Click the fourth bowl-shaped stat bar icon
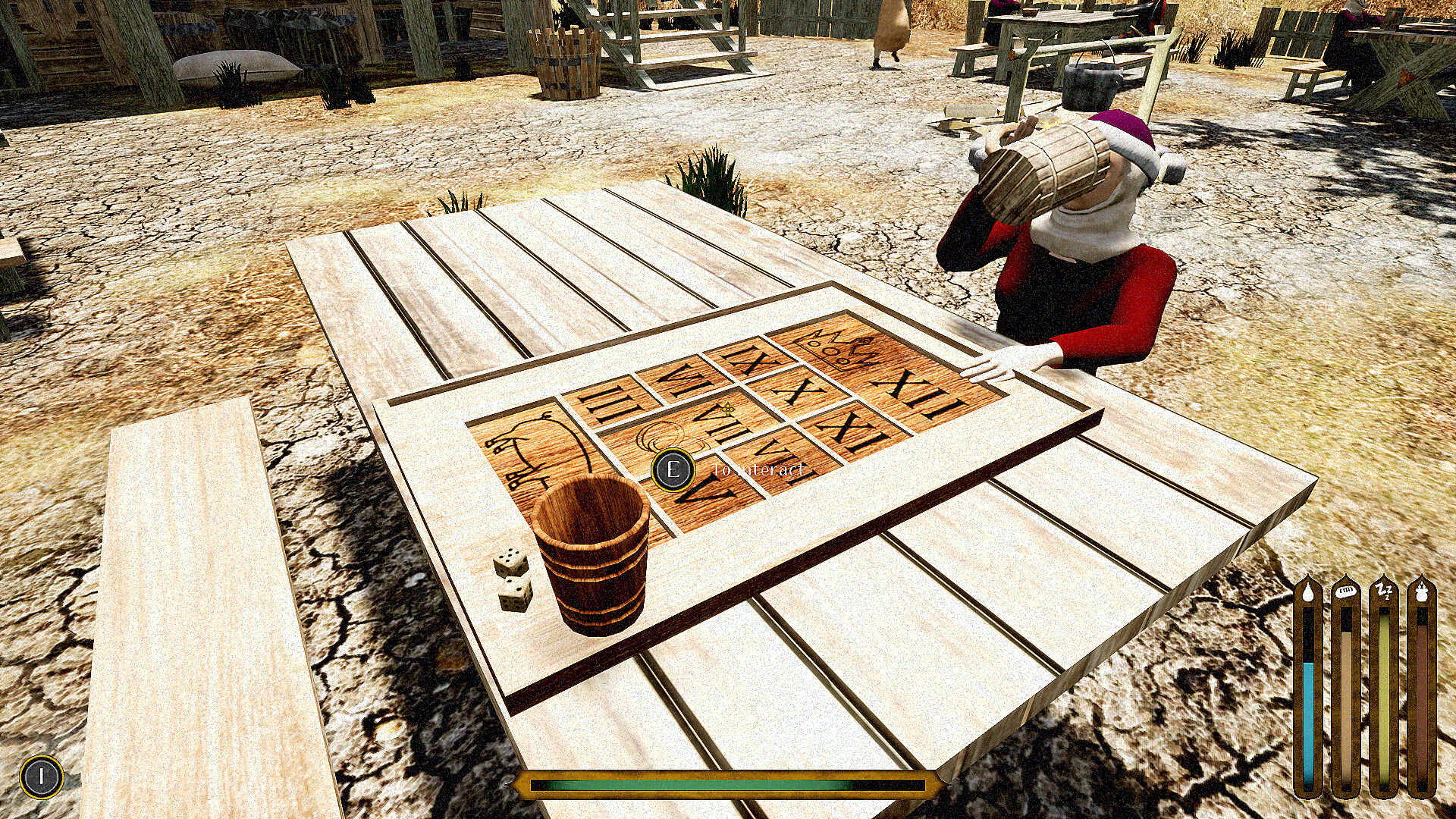The image size is (1456, 819). click(x=1422, y=591)
